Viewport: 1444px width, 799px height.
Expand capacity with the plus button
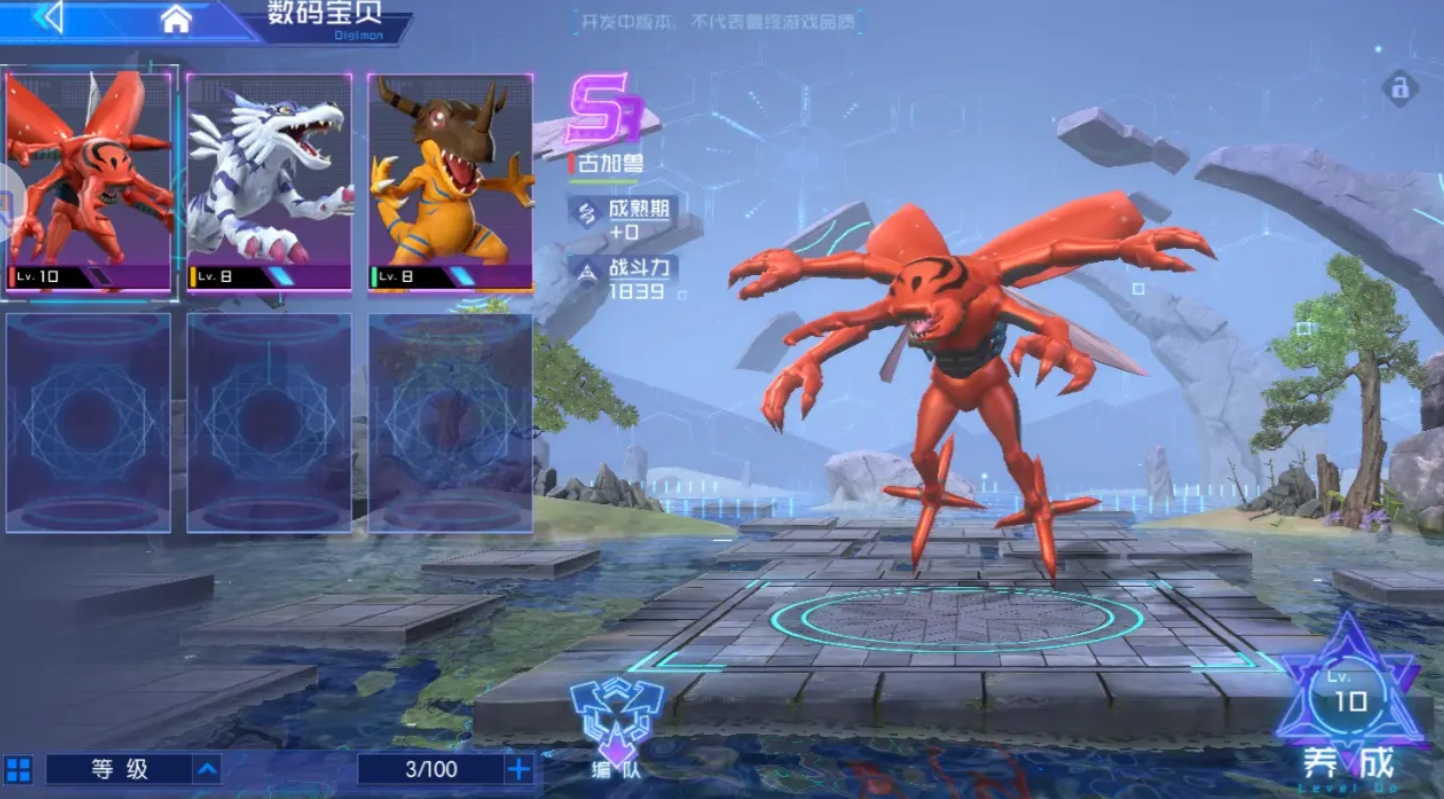point(519,769)
